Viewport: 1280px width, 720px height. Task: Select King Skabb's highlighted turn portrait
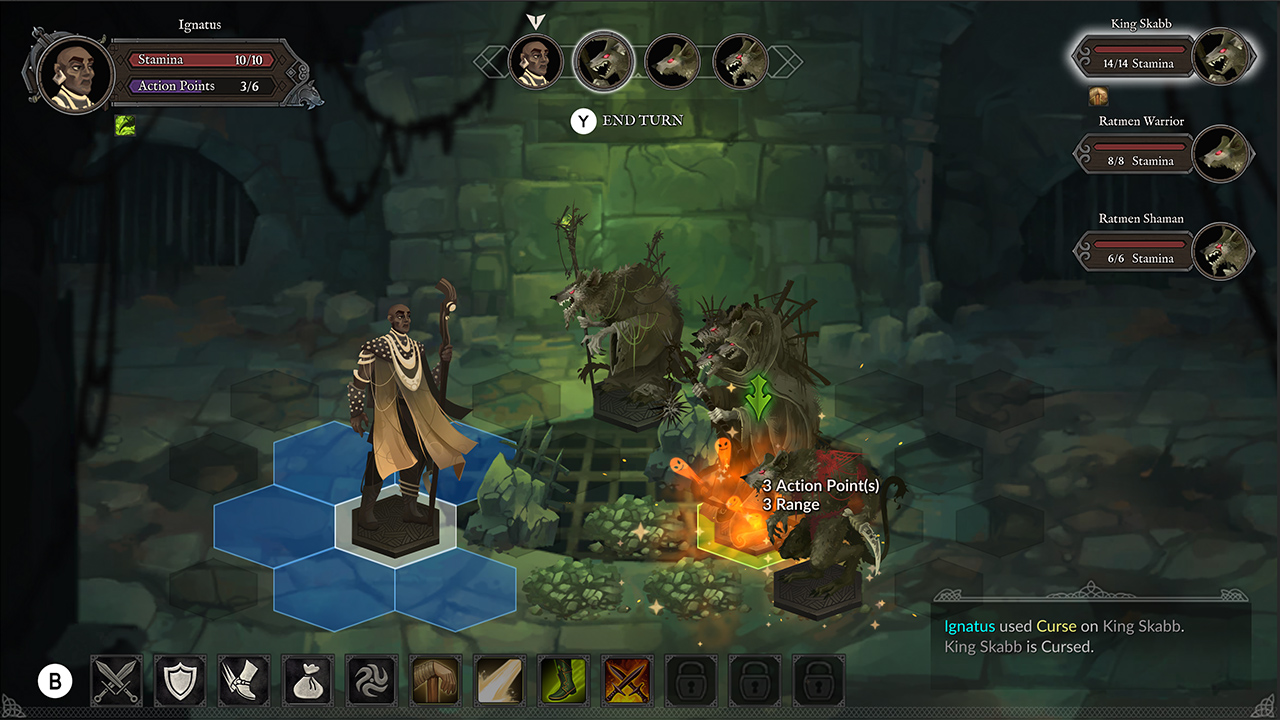(604, 61)
